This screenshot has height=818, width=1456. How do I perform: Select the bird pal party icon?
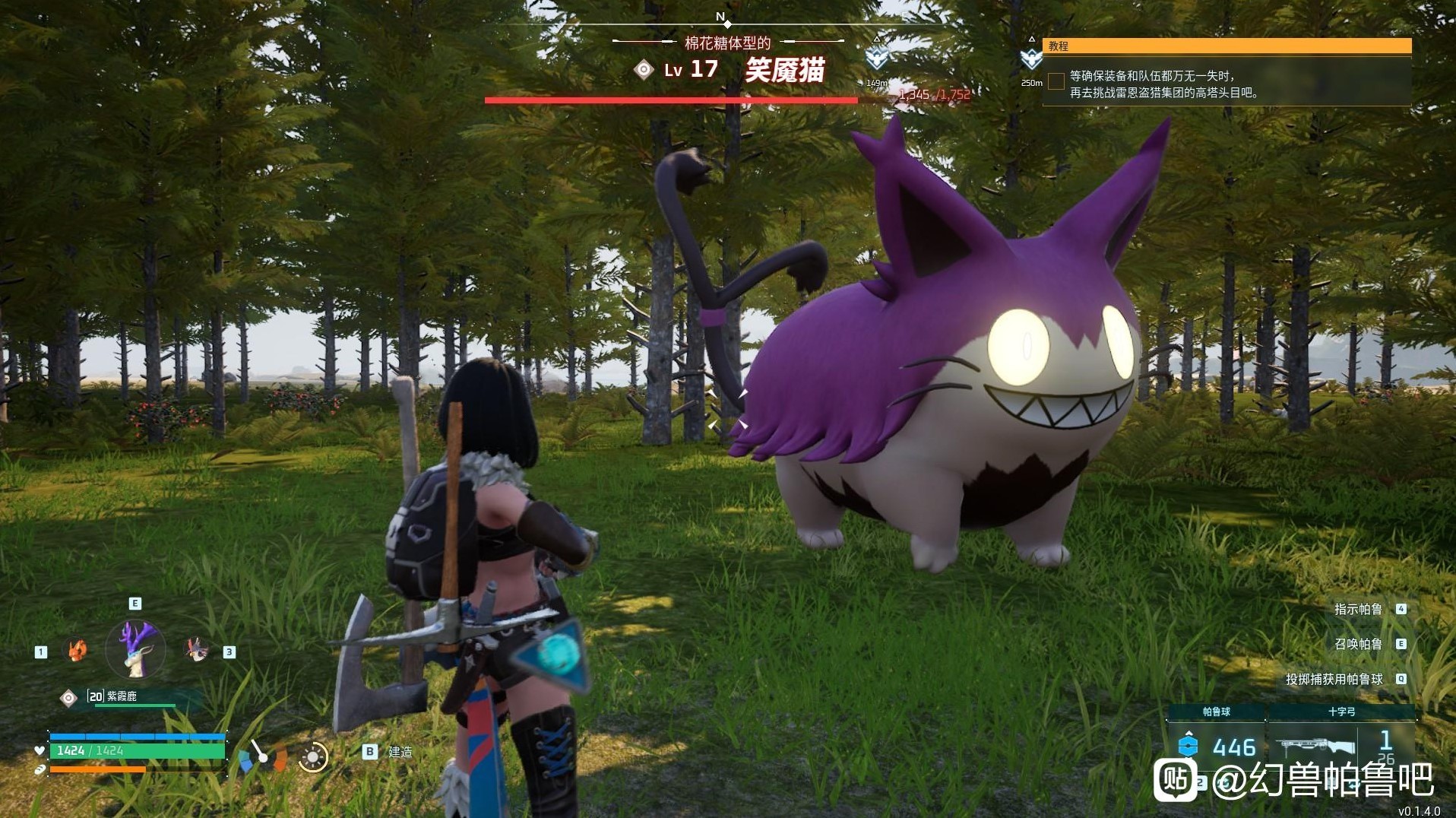coord(197,648)
